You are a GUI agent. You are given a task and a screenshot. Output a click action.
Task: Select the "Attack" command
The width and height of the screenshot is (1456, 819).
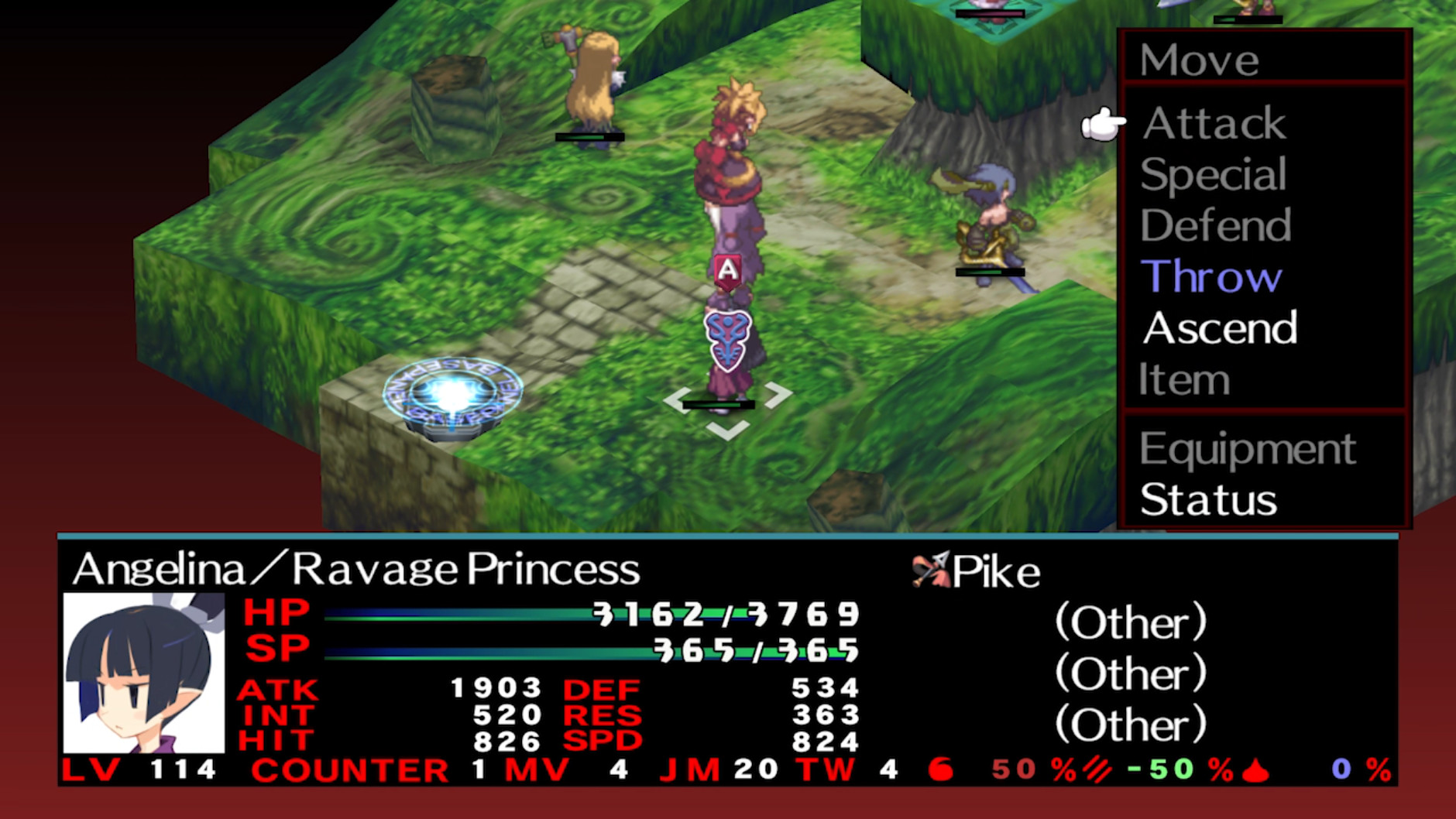[x=1213, y=124]
